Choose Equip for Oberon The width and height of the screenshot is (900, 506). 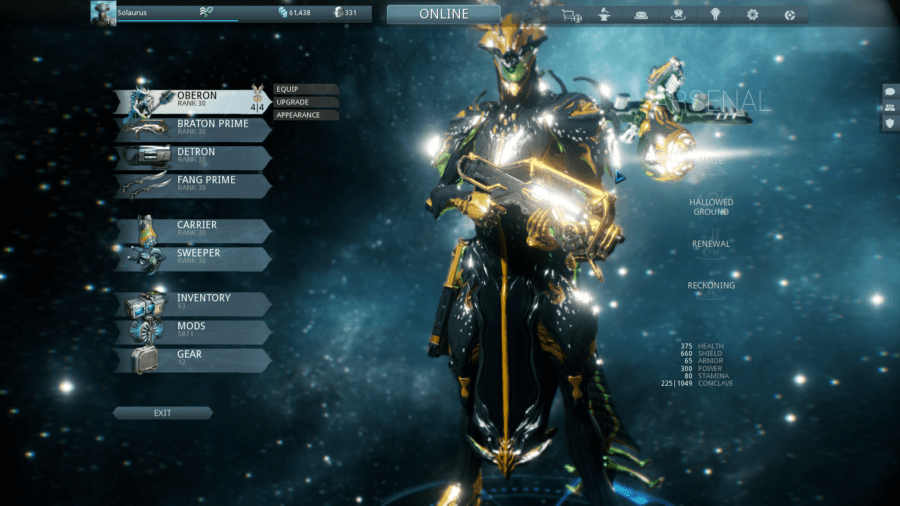305,89
